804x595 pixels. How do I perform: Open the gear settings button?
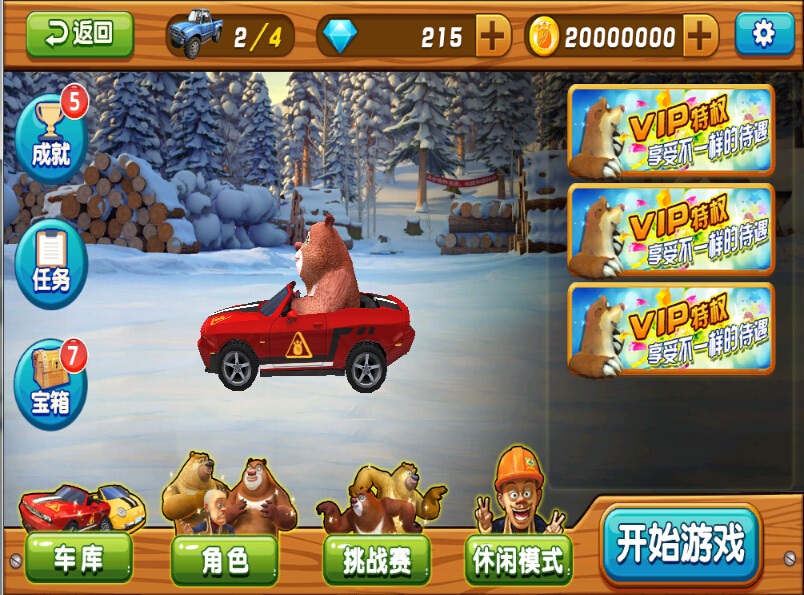coord(764,34)
